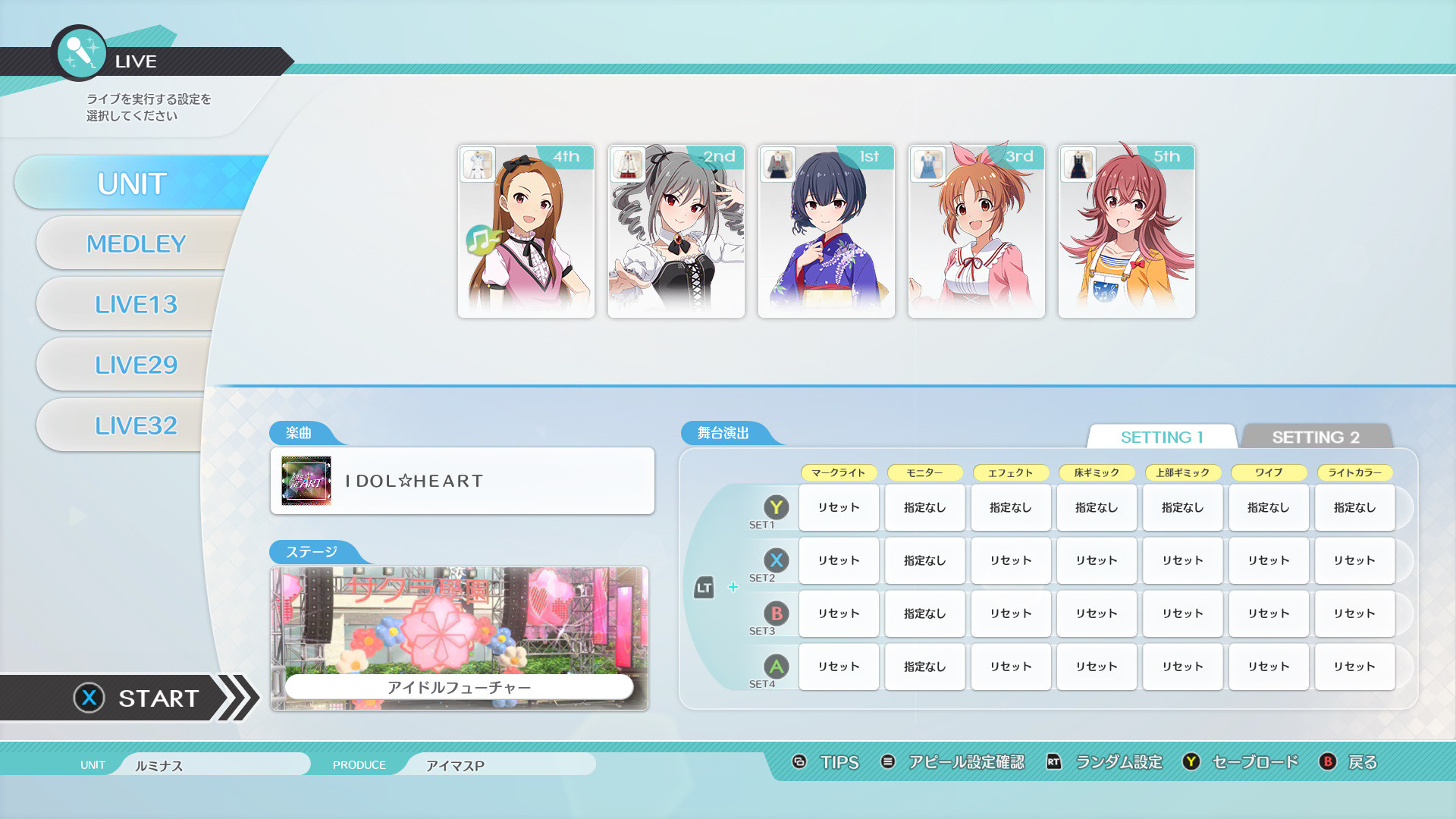Image resolution: width=1456 pixels, height=819 pixels.
Task: Open the アイドルフューチャー stage selector
Action: (x=461, y=637)
